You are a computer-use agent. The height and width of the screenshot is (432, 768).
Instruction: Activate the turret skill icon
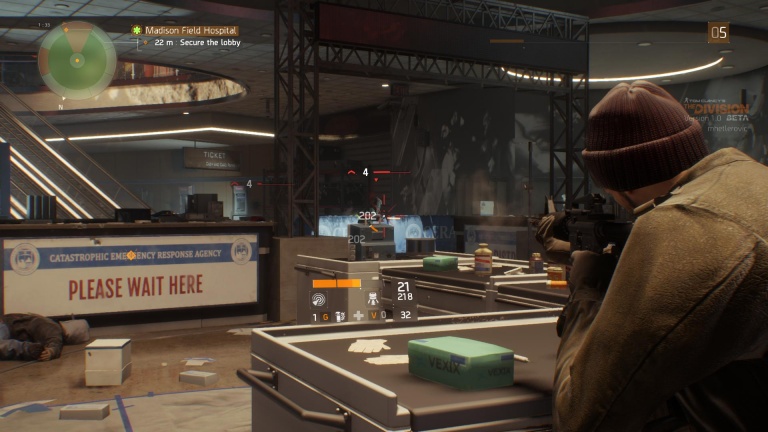click(371, 298)
